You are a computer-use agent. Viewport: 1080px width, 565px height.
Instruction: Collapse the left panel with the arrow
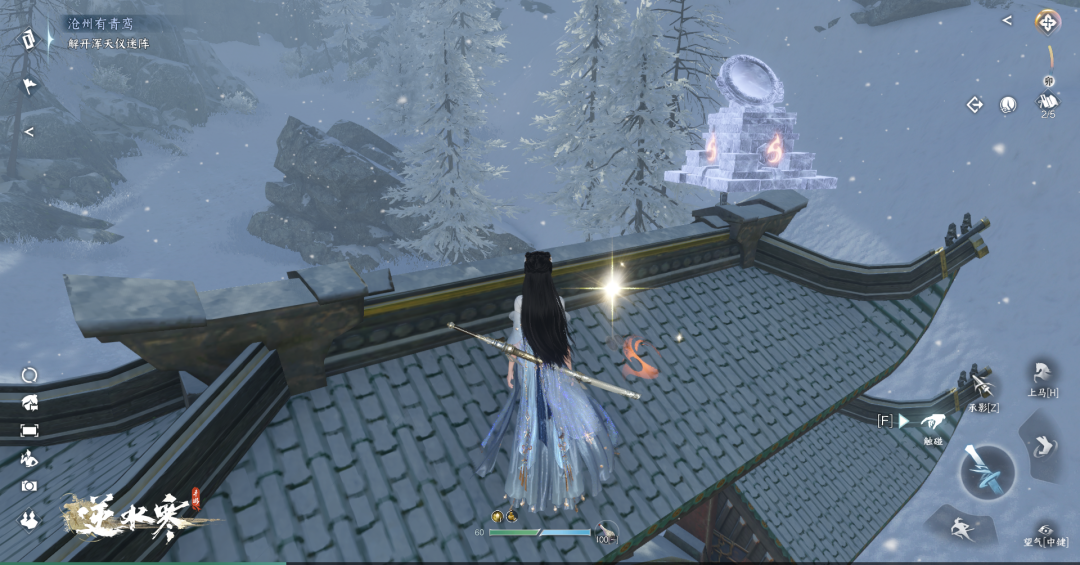pyautogui.click(x=29, y=131)
